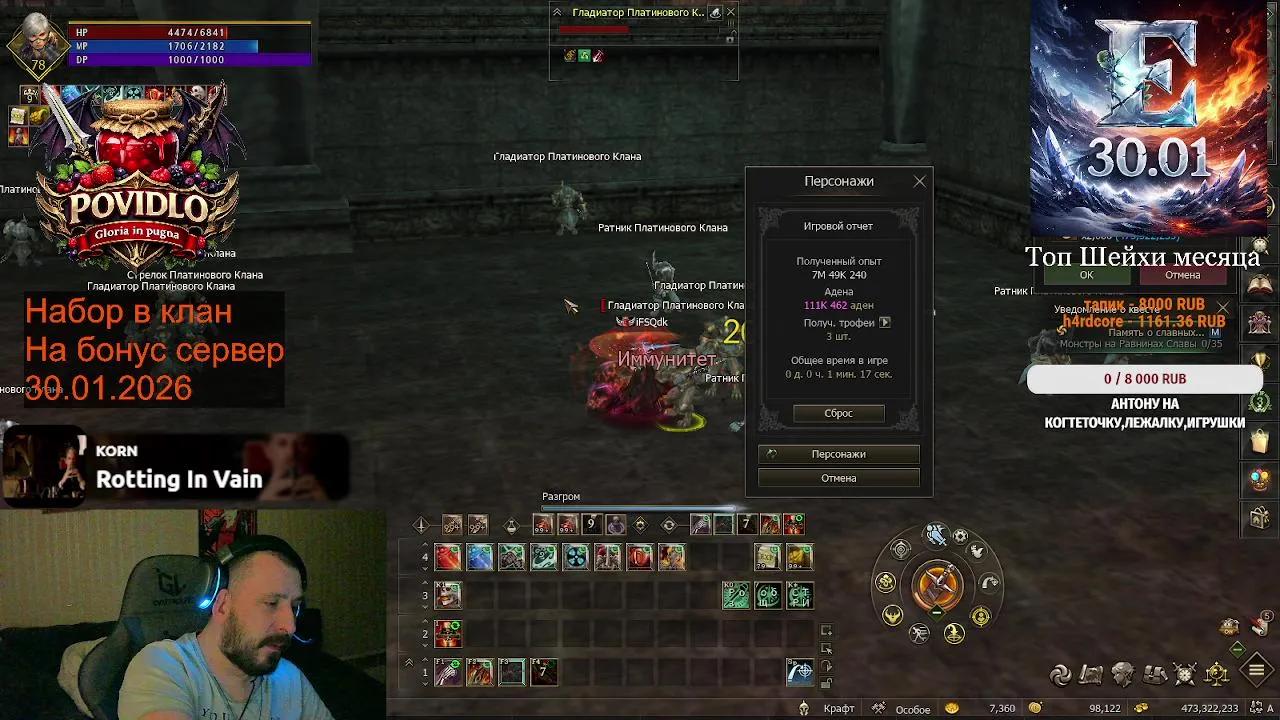
Task: Collapse the green minus diamond above the menu icon
Action: (1237, 649)
